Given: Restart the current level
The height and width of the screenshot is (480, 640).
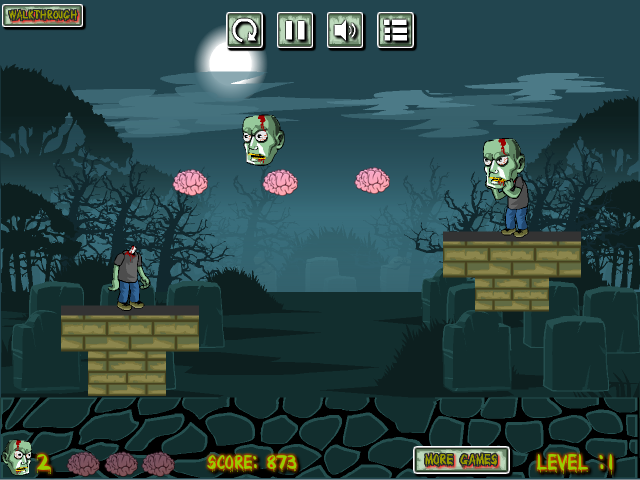Looking at the screenshot, I should point(244,31).
